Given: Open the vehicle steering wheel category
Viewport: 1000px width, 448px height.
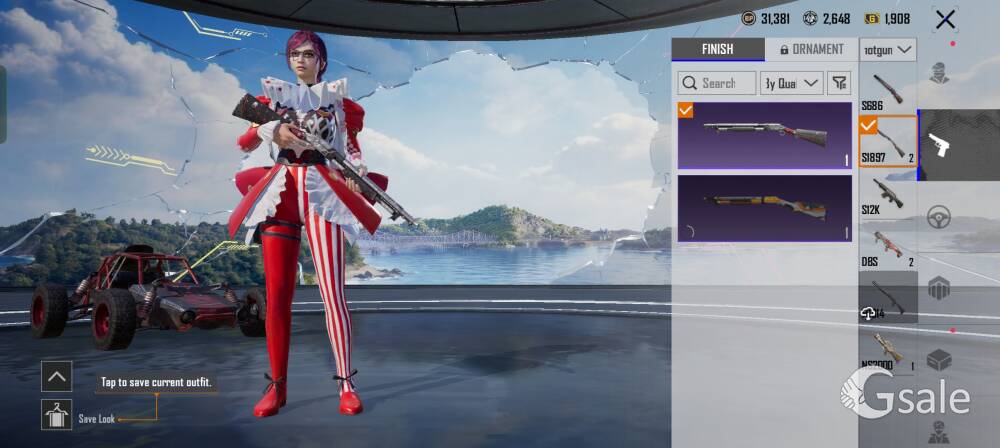Looking at the screenshot, I should tap(938, 217).
